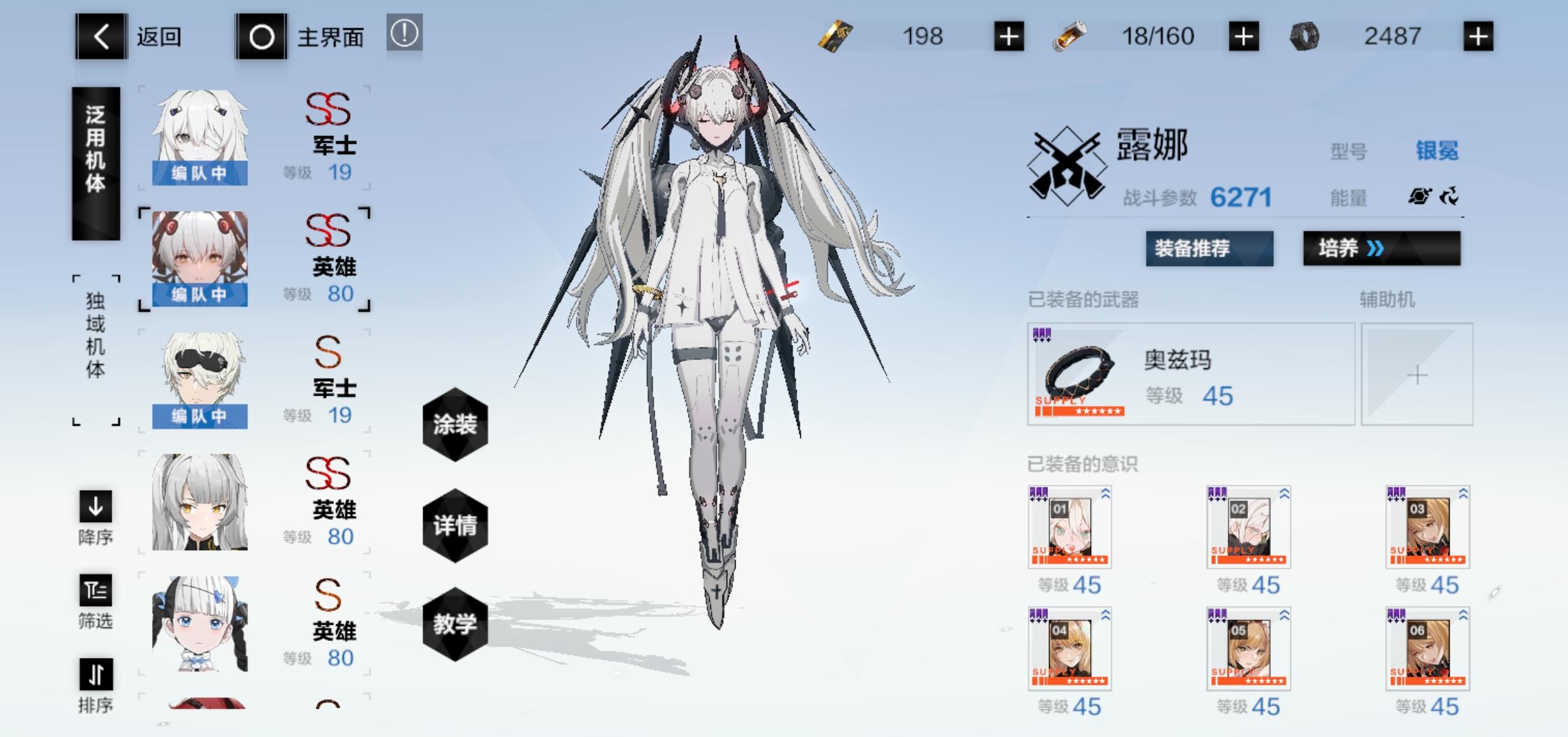Click the 装备推荐 equipment recommend button
This screenshot has height=737, width=1568.
point(1209,249)
